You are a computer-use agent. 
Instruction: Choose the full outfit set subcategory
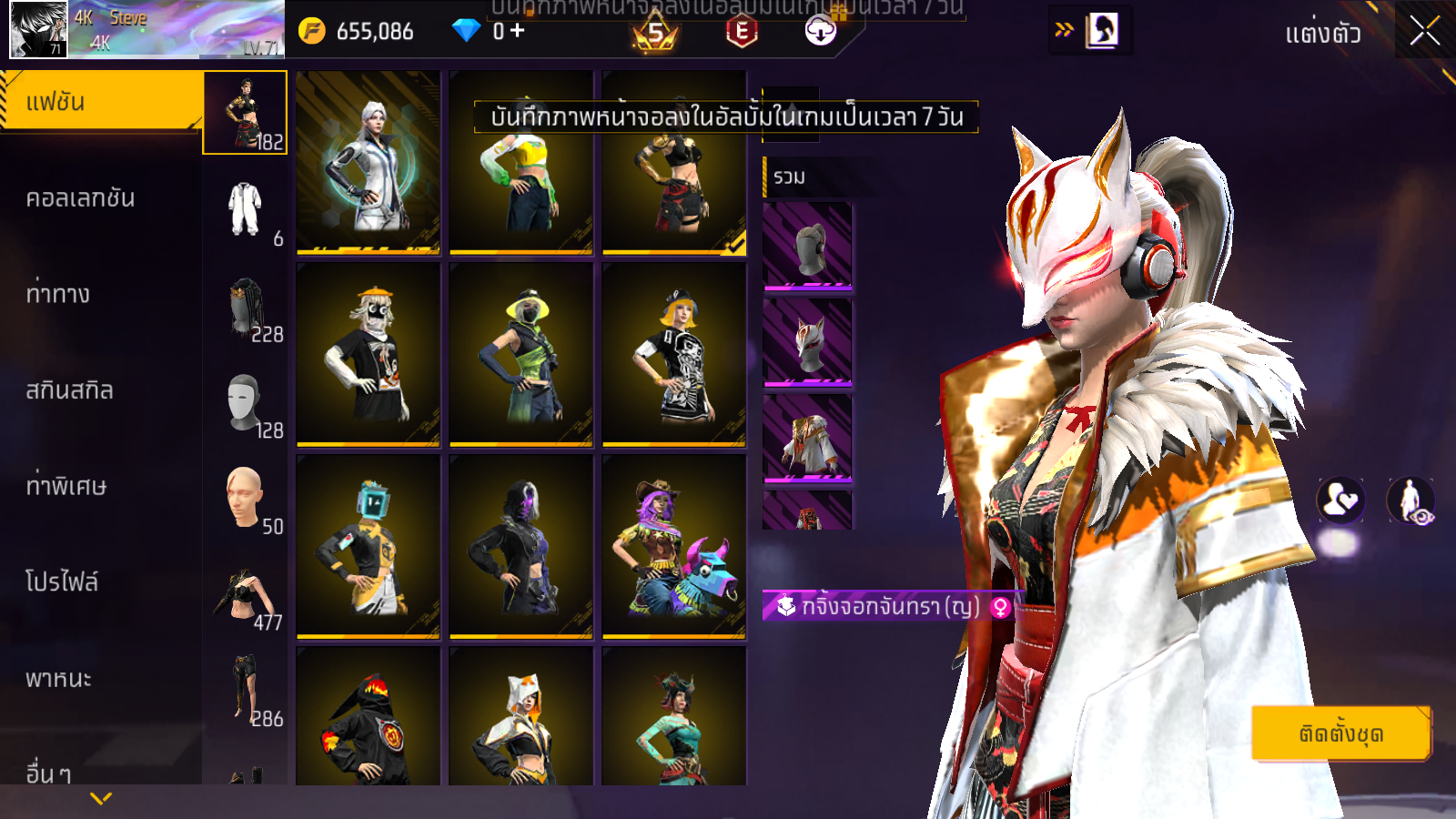tap(245, 113)
